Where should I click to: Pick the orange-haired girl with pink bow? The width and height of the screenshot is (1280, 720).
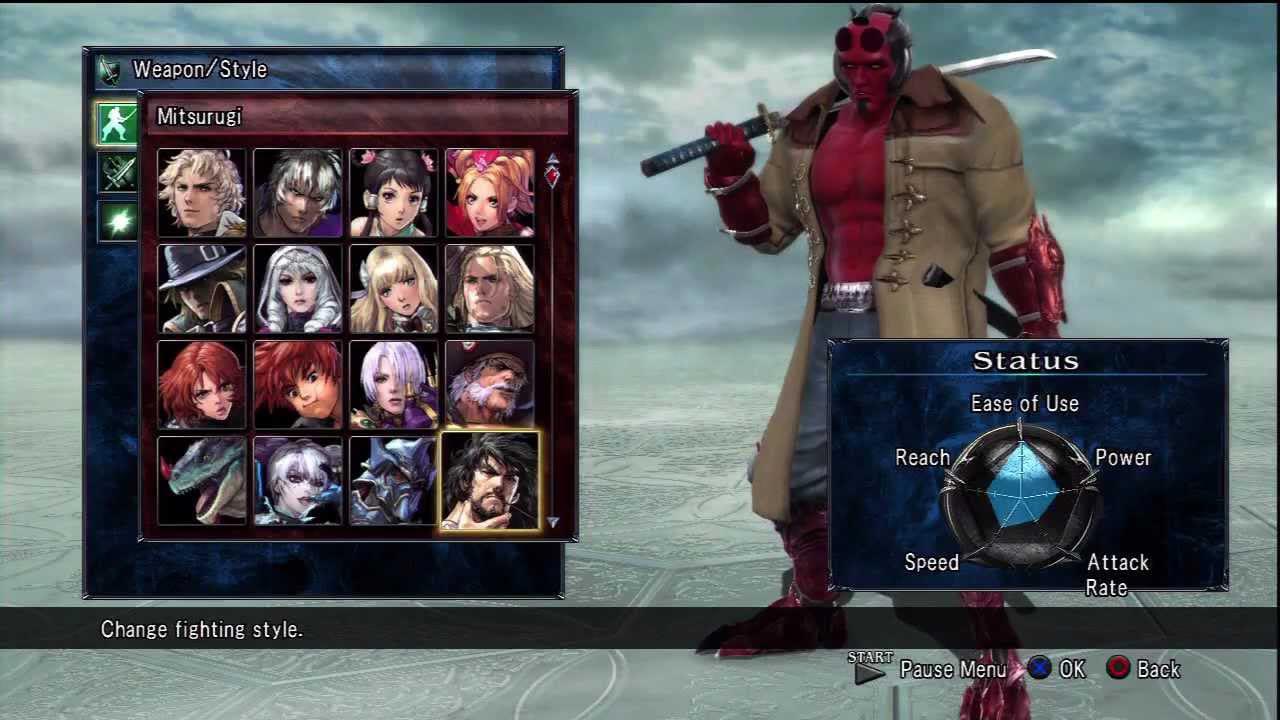489,192
